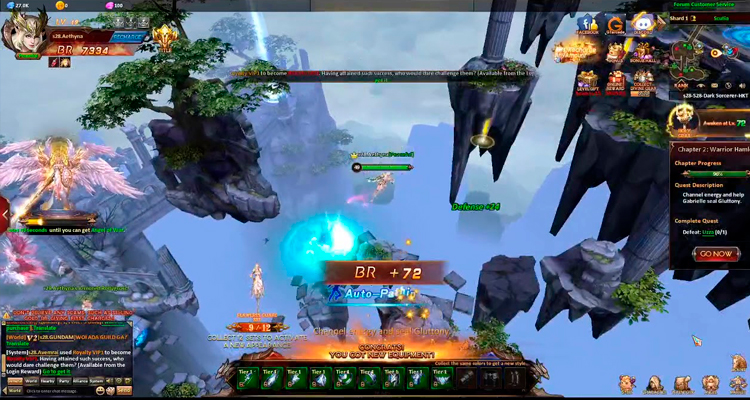Open the Devil Gift chest icon
The height and width of the screenshot is (400, 750).
click(x=587, y=78)
